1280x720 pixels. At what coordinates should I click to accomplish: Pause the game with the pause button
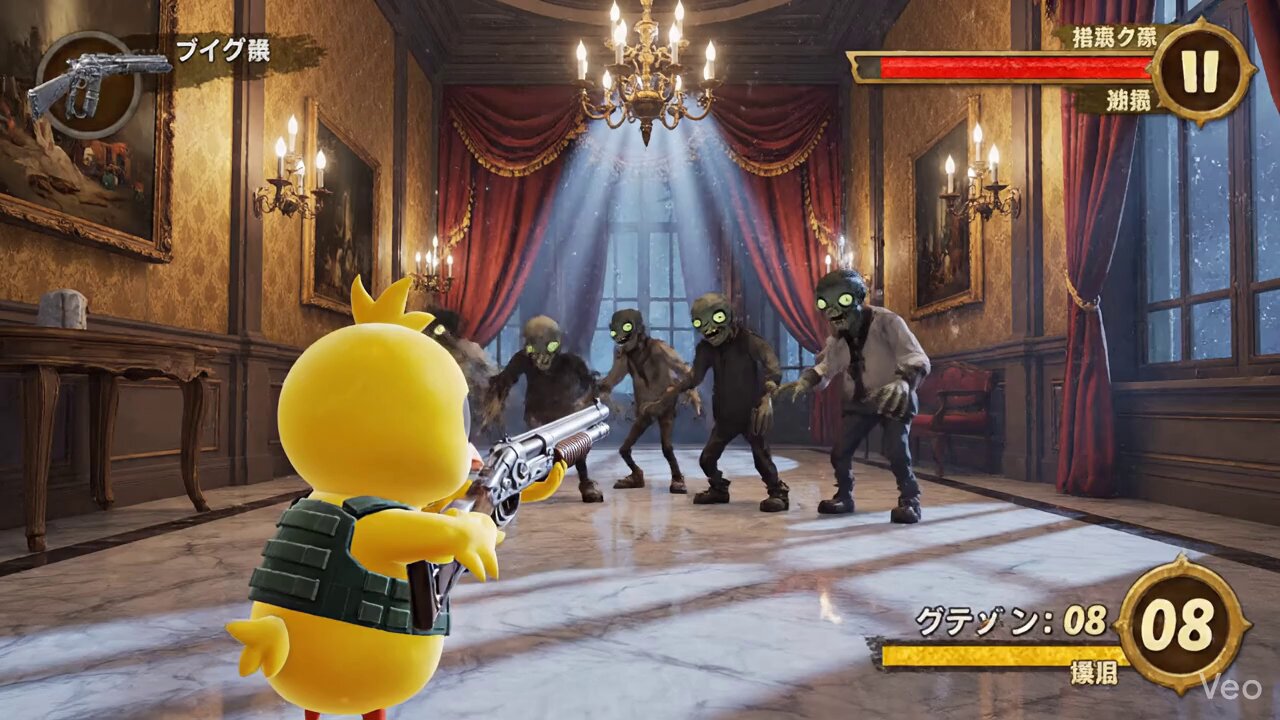[x=1200, y=71]
